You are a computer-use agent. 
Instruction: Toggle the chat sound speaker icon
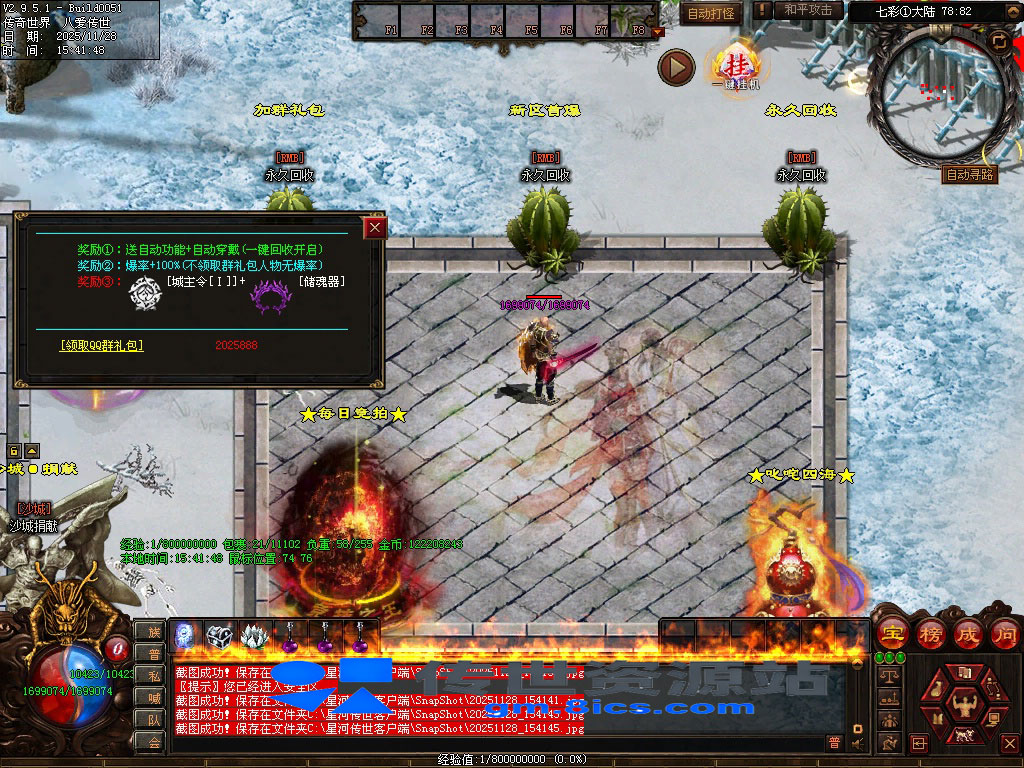point(857,742)
